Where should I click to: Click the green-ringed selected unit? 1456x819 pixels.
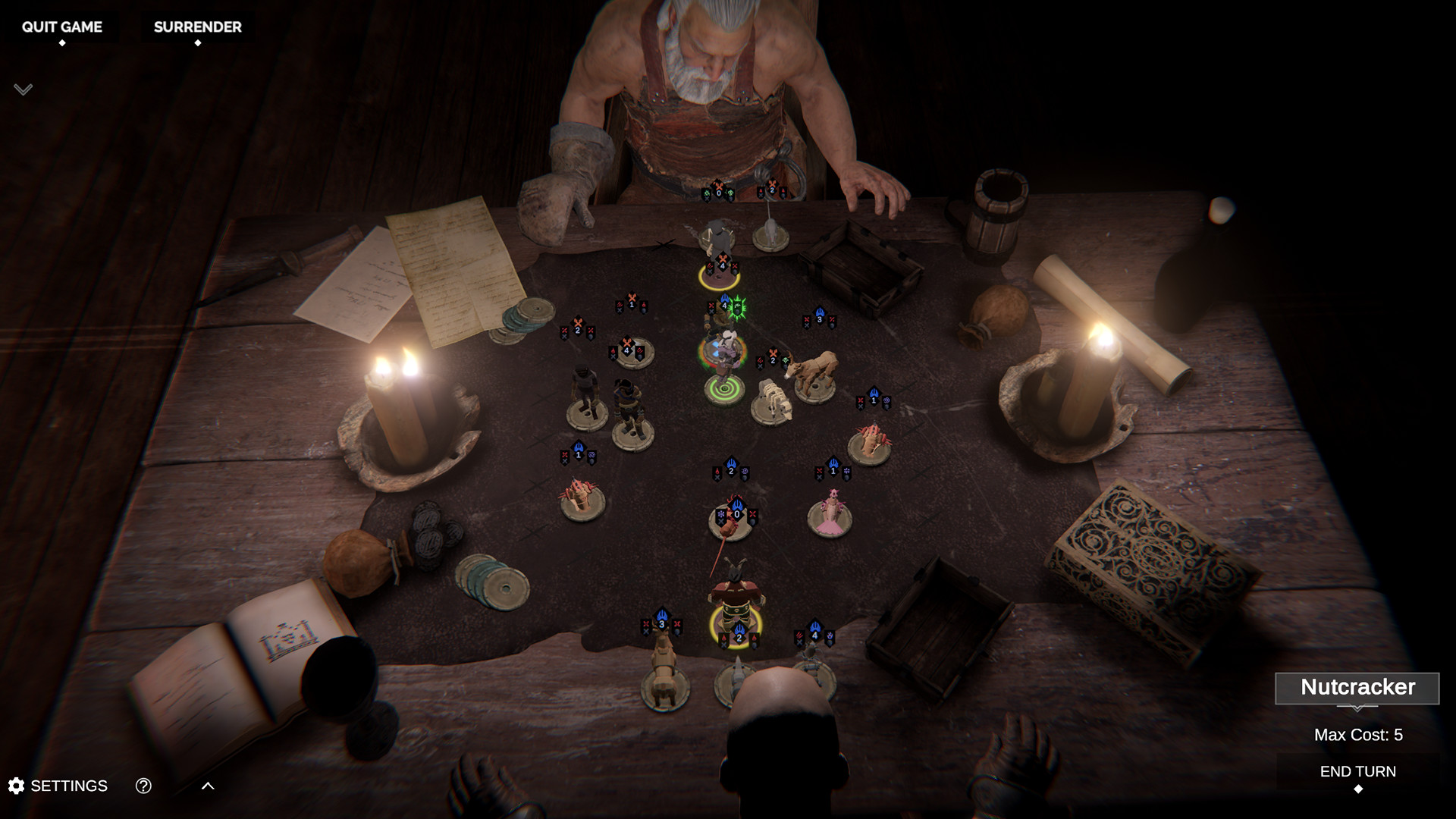(723, 364)
